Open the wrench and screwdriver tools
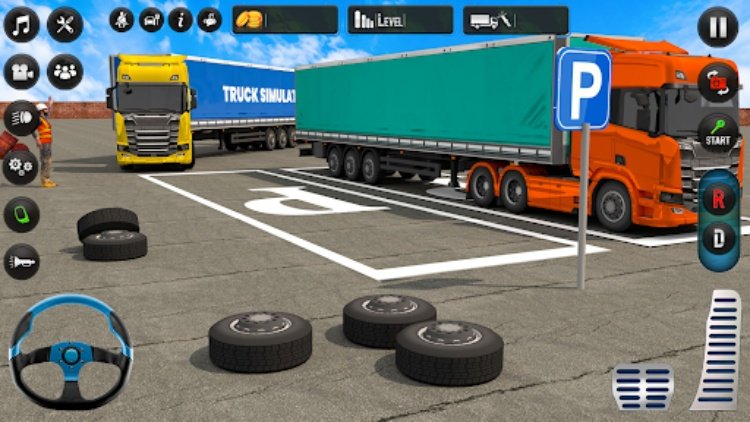Screen dimensions: 750x422 pos(65,25)
